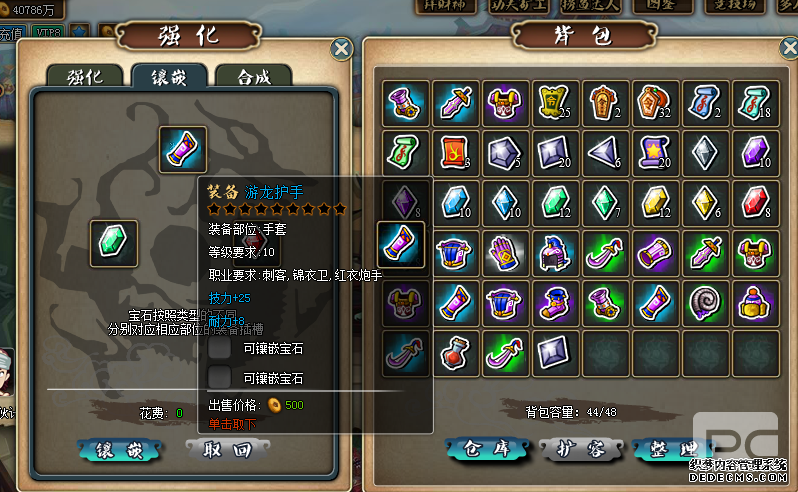The image size is (798, 492).
Task: Expand bag capacity with 扩容
Action: tap(579, 450)
